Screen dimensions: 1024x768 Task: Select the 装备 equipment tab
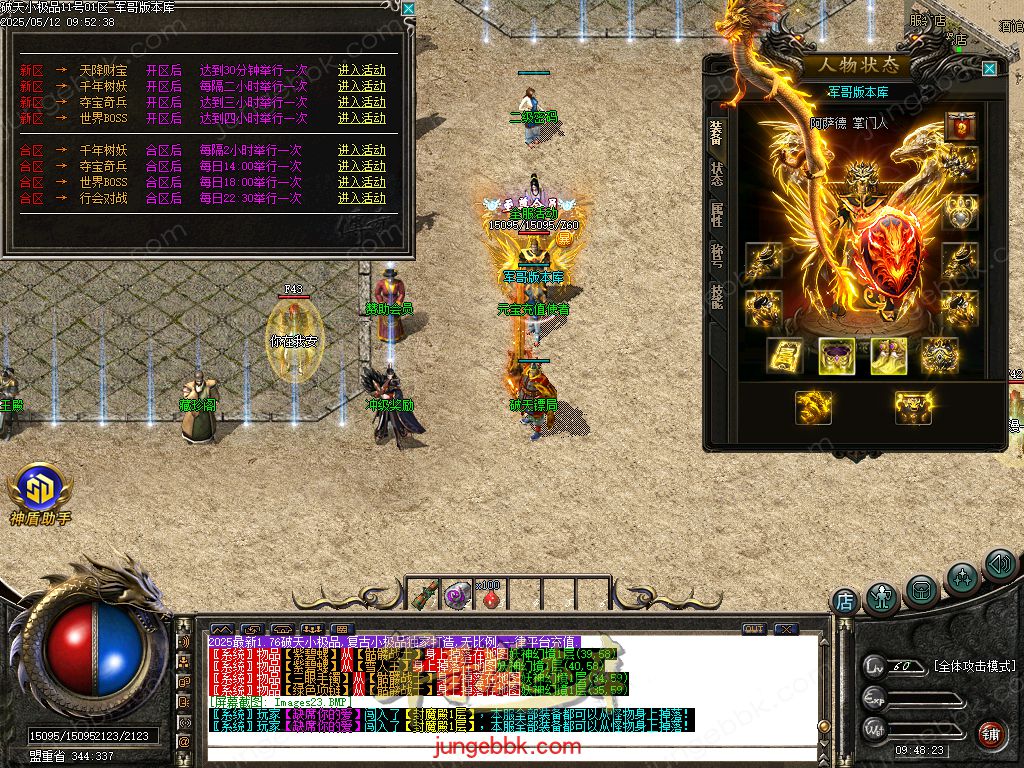click(716, 131)
